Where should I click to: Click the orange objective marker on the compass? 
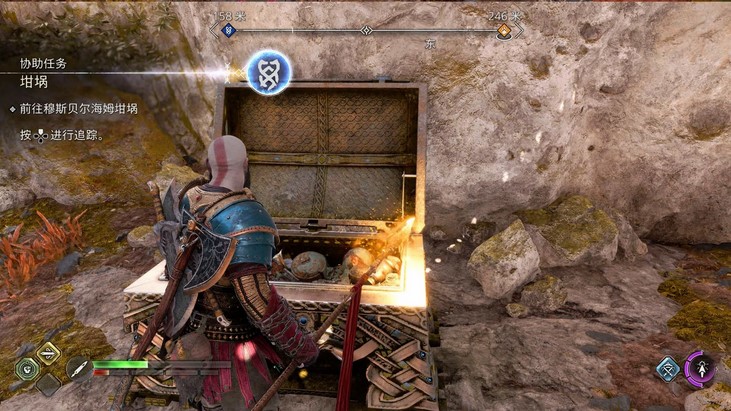click(505, 31)
